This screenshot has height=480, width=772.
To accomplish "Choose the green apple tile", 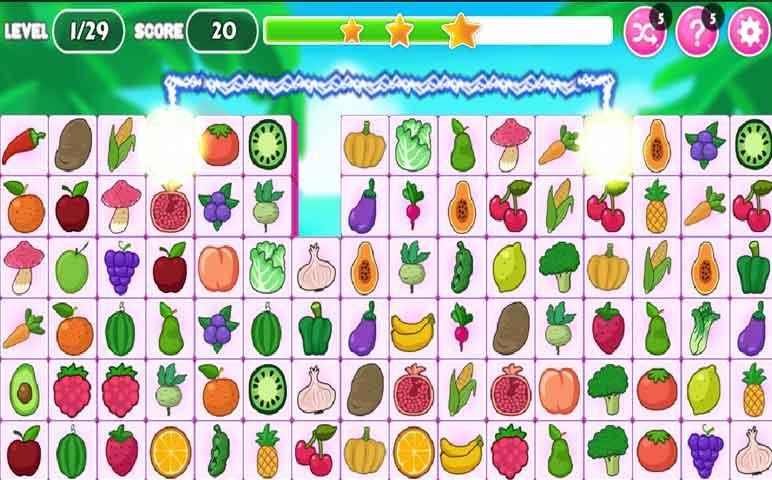I will [72, 268].
